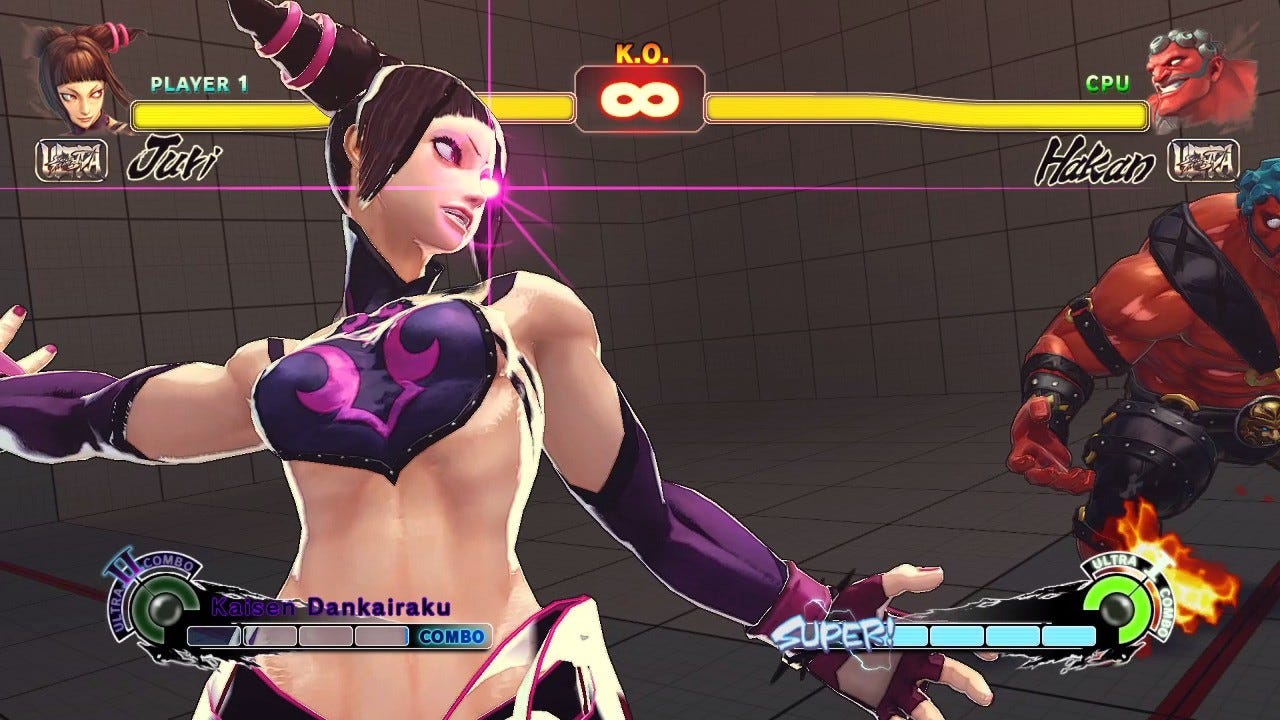Click the Ultra badge beside Hakan's name
The image size is (1280, 720).
click(x=1203, y=160)
